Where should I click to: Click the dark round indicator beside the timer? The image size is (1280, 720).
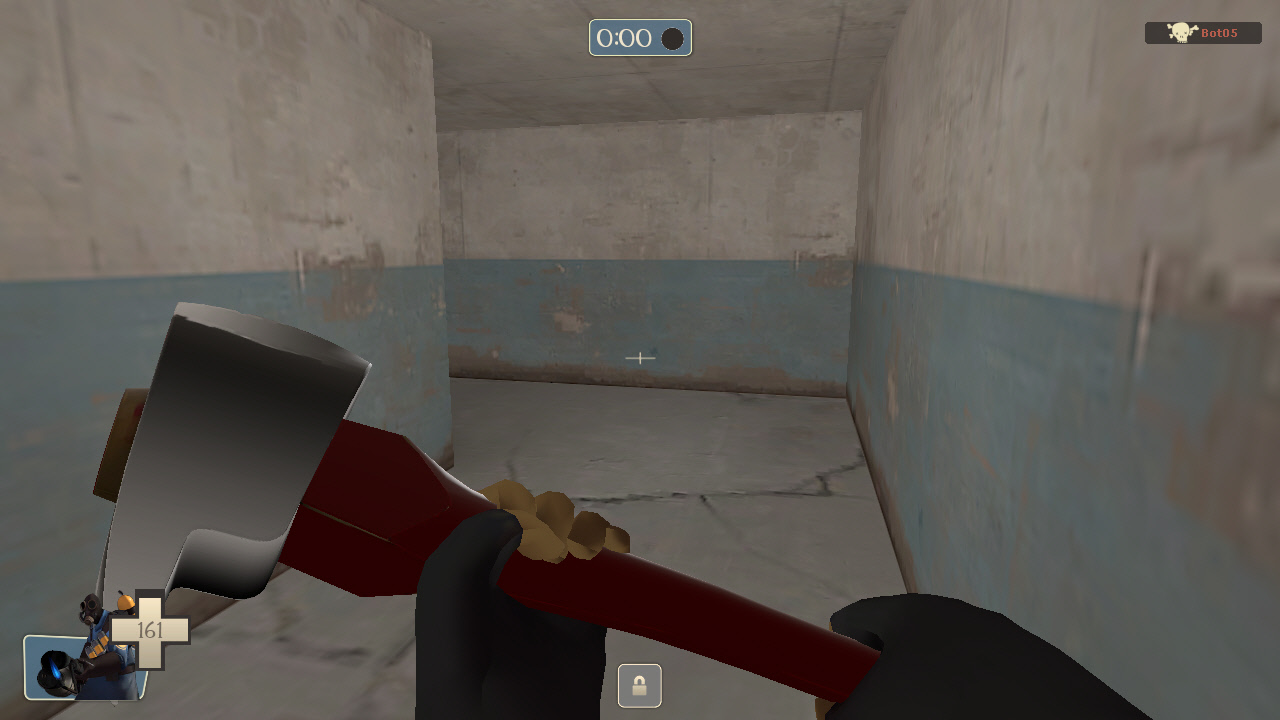pos(672,39)
